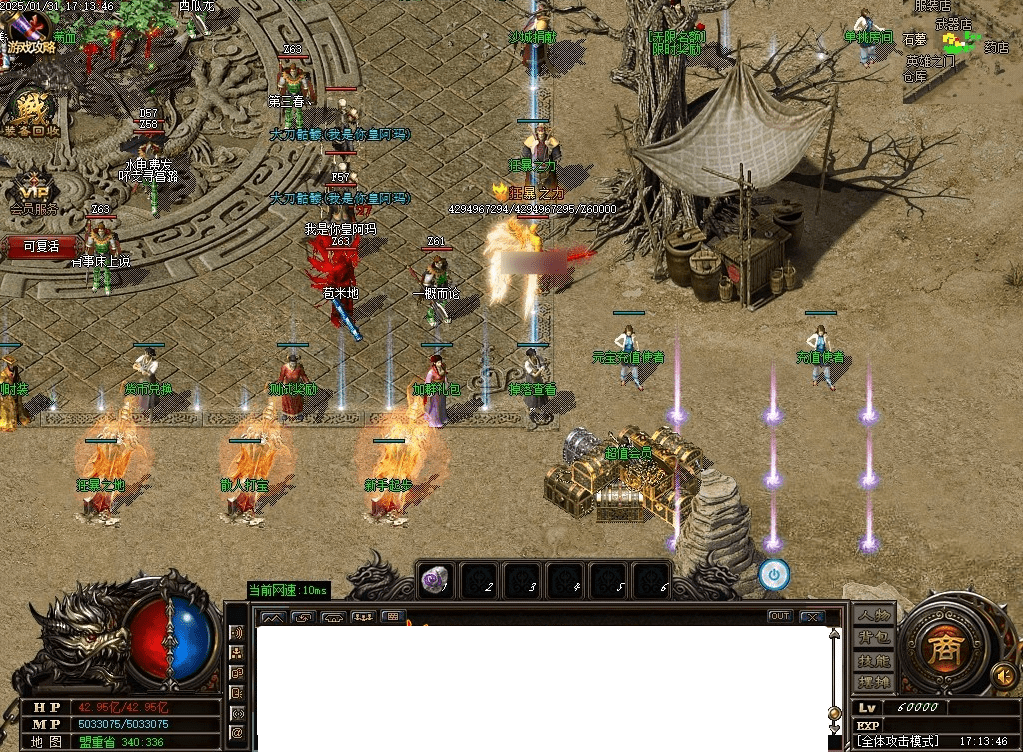Open the 人物 character panel
Viewport: 1023px width, 754px height.
(x=873, y=616)
